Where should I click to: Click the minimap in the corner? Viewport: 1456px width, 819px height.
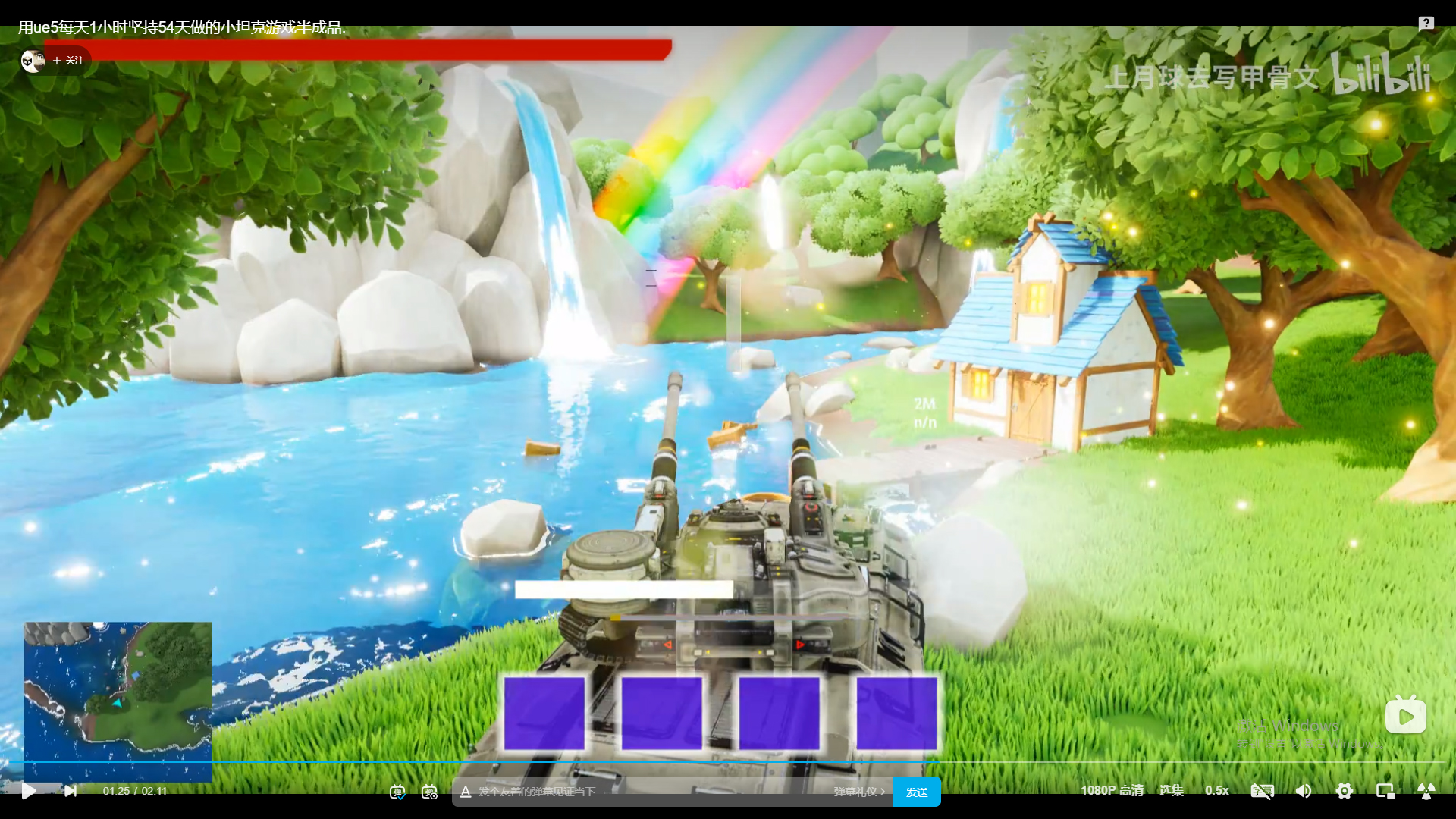(x=118, y=701)
